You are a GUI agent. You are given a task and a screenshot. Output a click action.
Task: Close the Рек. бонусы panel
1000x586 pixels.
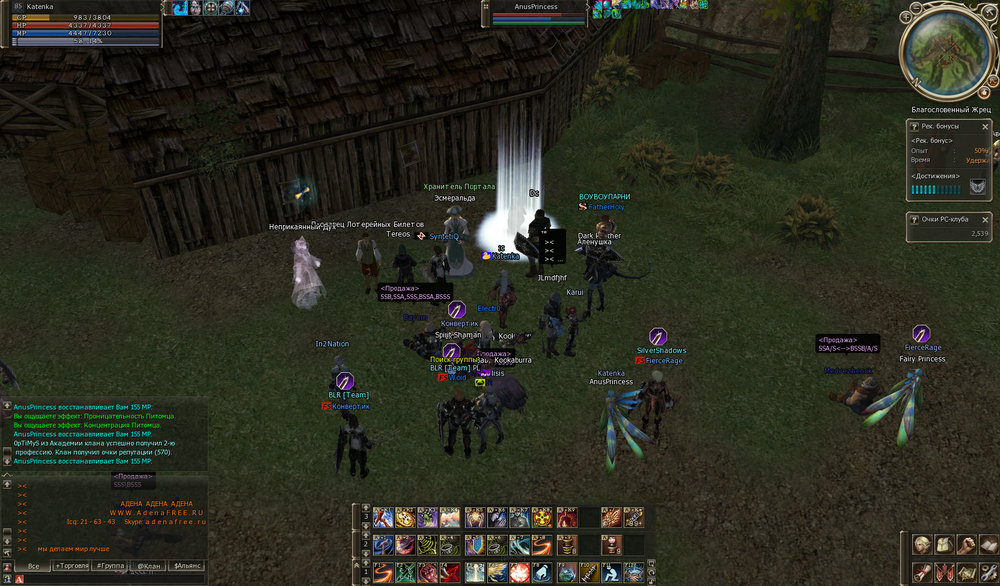[x=985, y=127]
